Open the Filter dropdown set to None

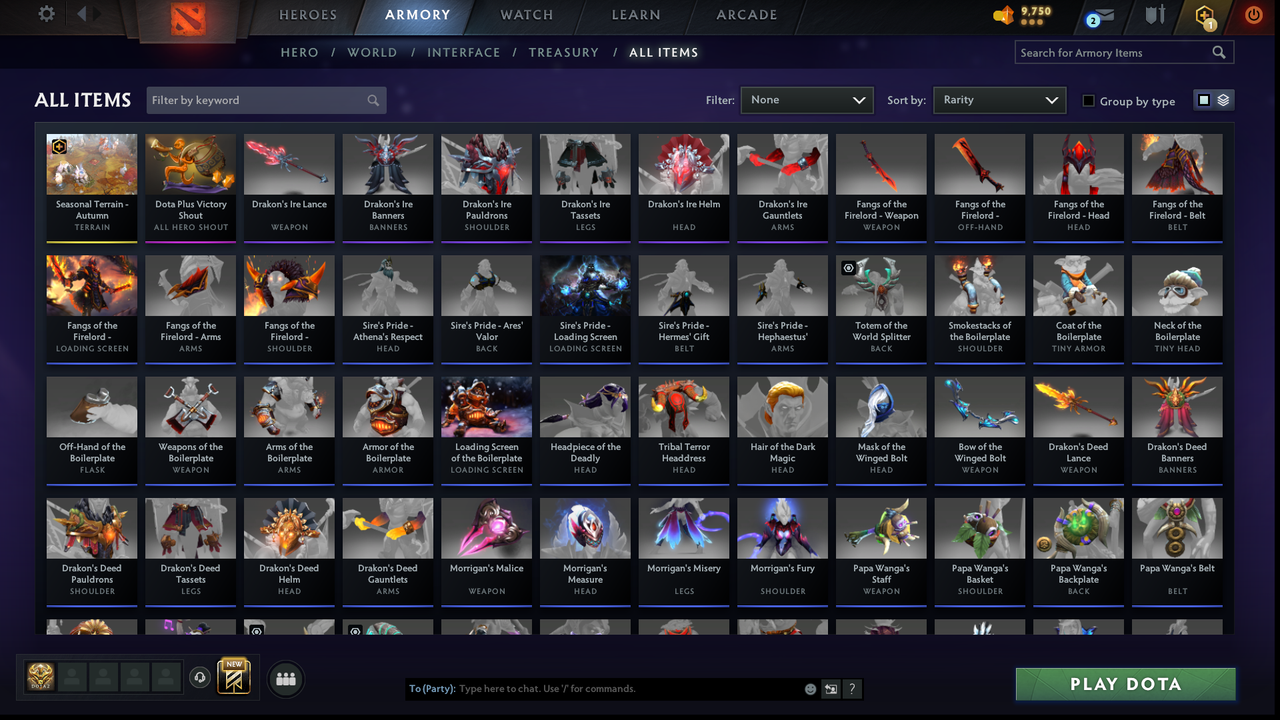click(806, 100)
